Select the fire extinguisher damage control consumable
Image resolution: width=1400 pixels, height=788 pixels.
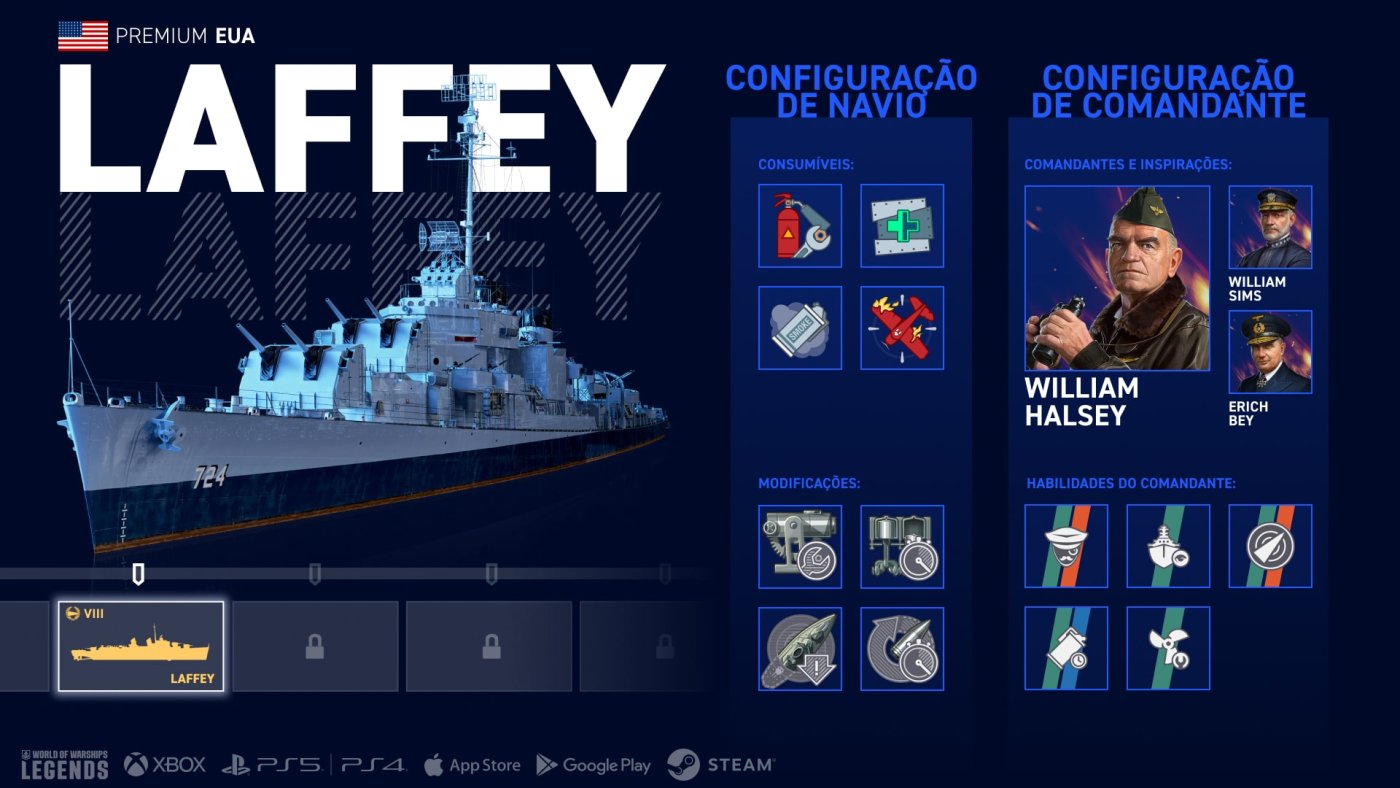pos(799,226)
